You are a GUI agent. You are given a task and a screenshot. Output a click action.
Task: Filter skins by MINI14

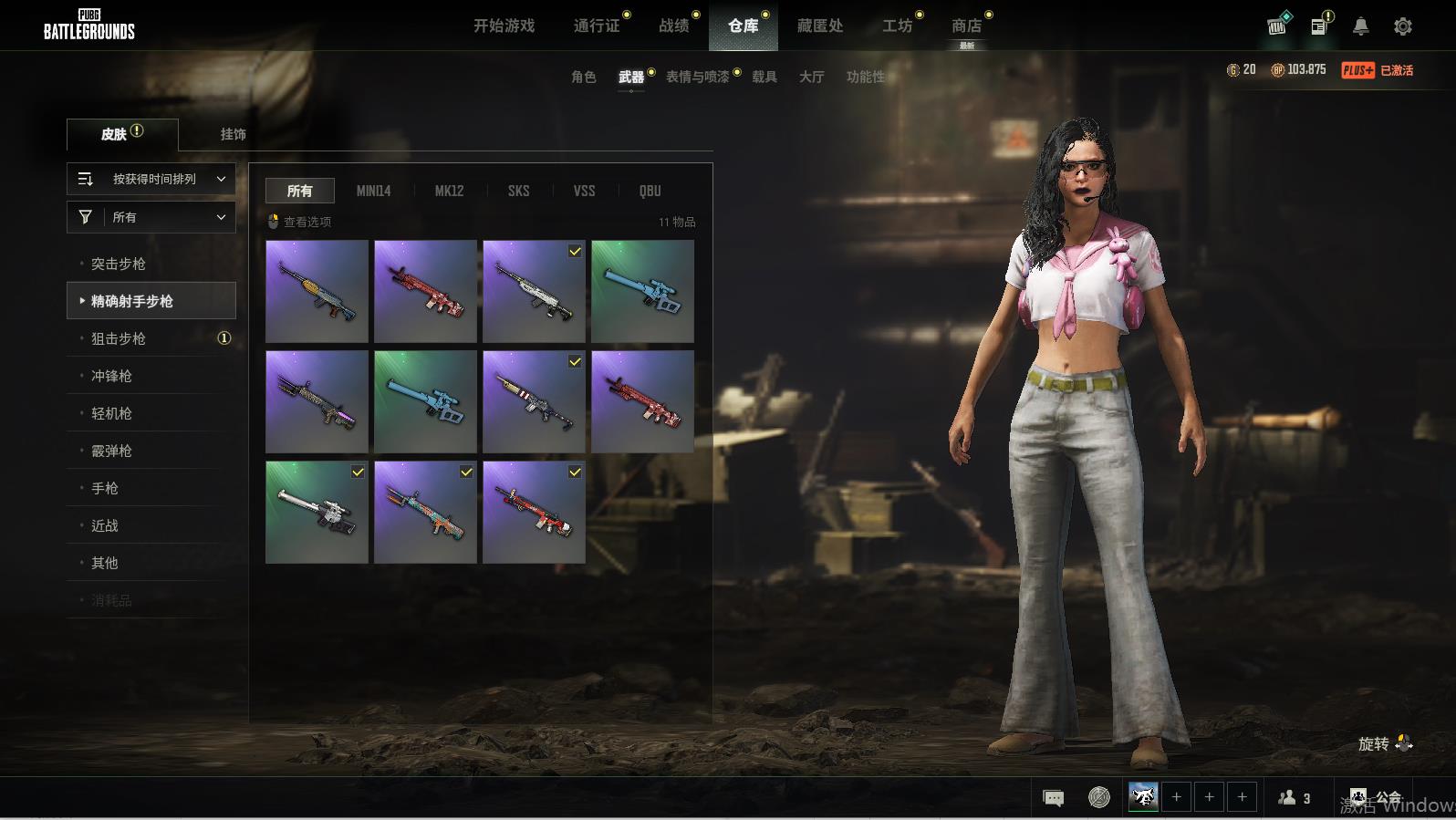(373, 192)
